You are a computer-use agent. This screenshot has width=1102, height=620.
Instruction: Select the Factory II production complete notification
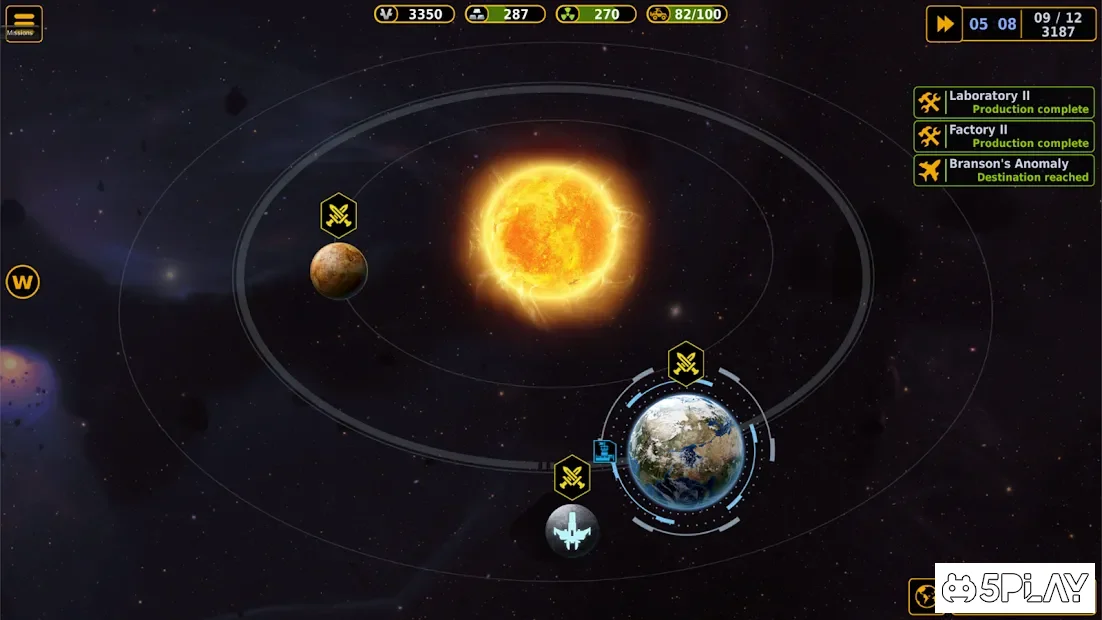point(1003,136)
